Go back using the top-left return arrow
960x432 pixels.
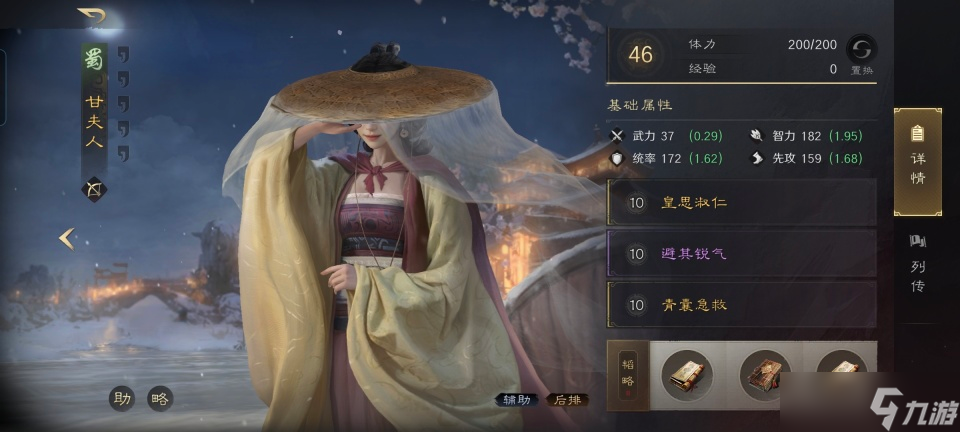pos(92,17)
